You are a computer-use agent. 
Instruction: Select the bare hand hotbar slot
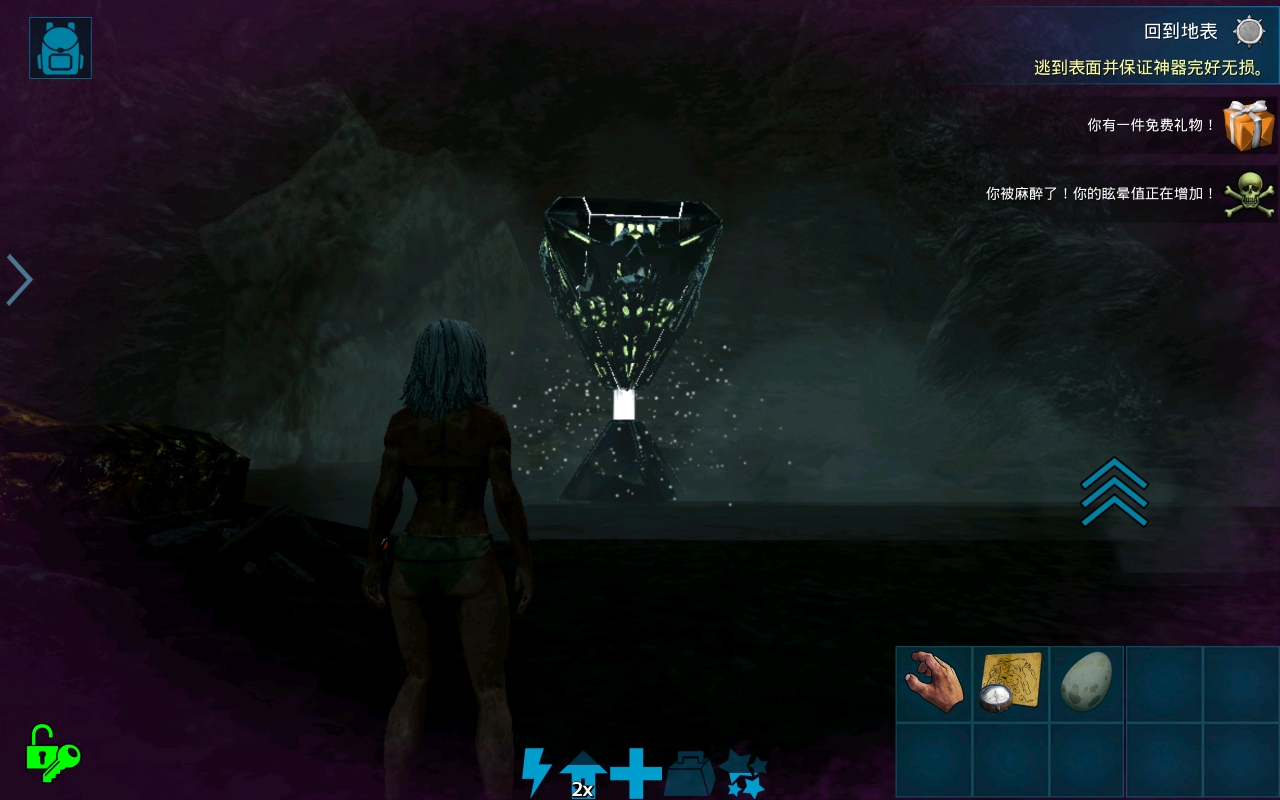click(934, 683)
